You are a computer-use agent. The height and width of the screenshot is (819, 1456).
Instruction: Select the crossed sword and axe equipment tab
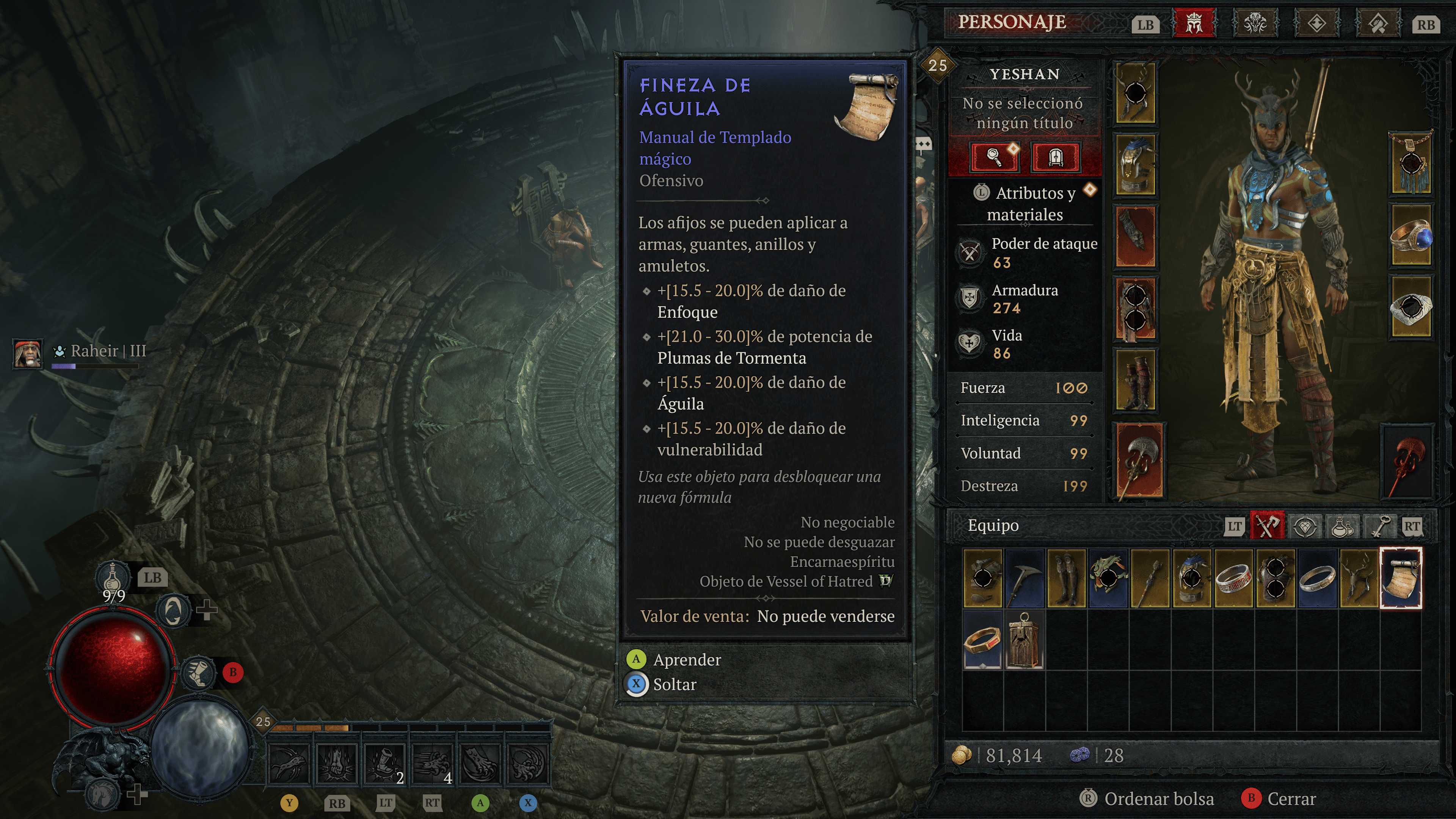pyautogui.click(x=1267, y=526)
